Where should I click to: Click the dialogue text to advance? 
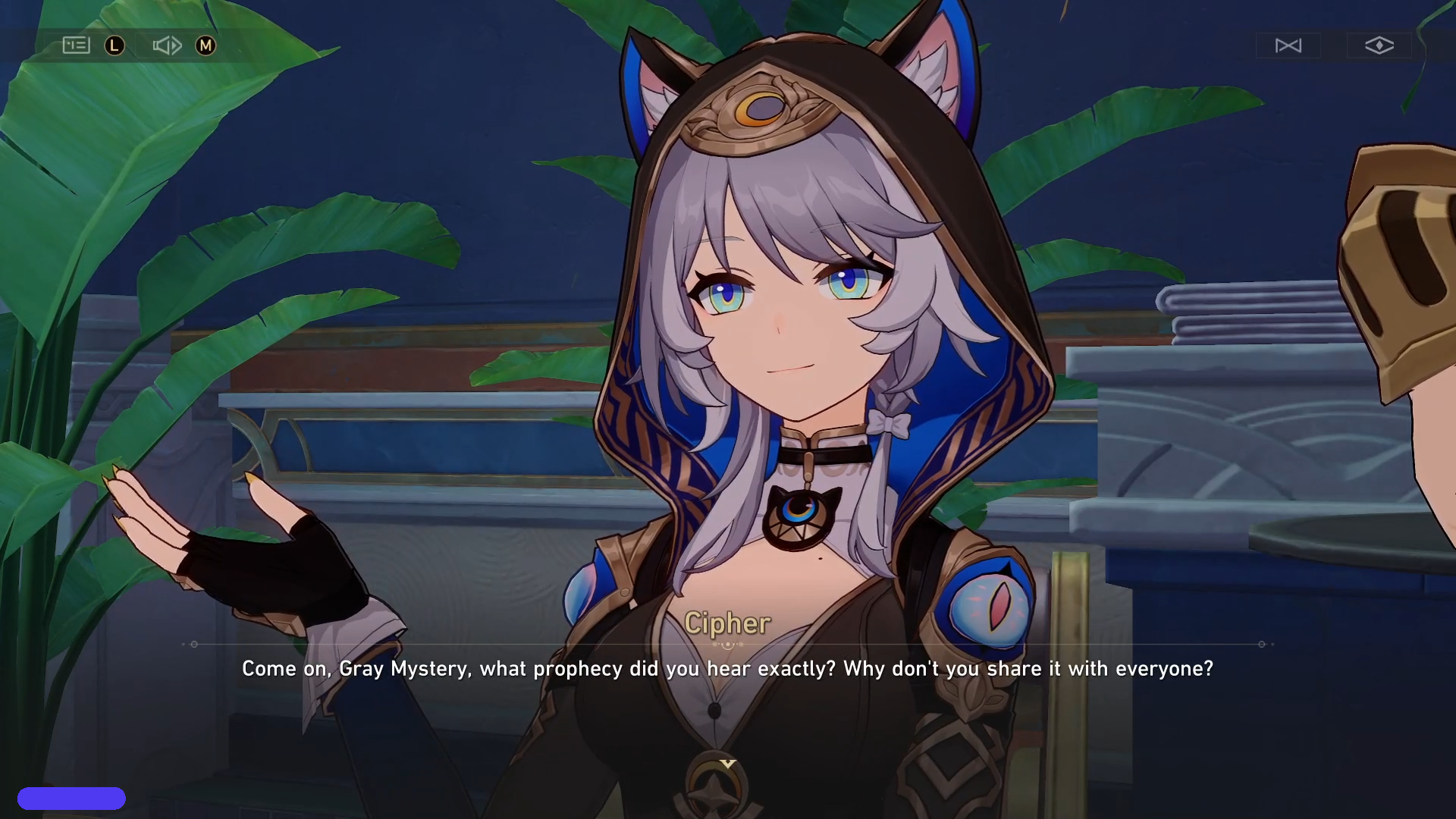point(728,670)
